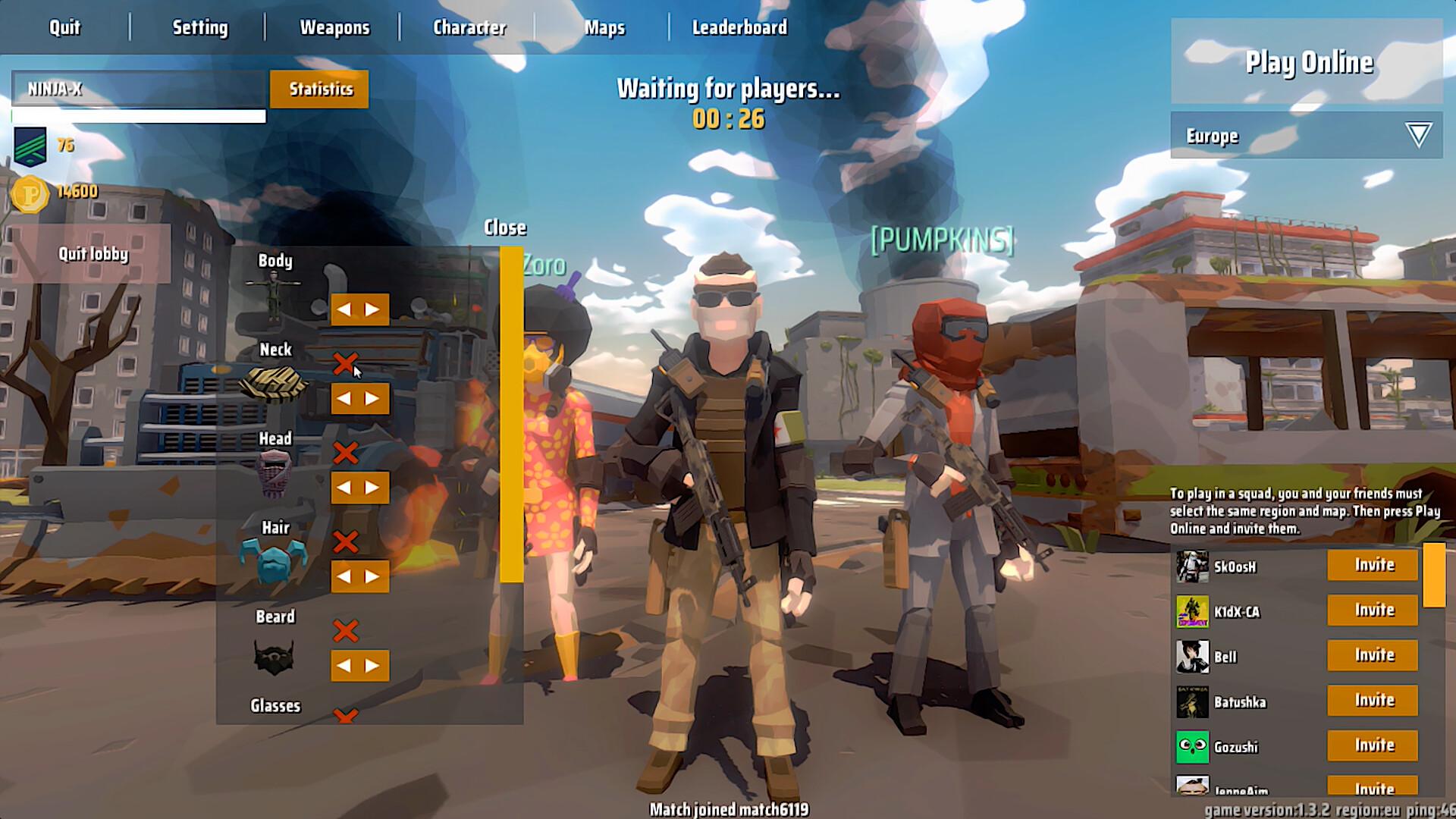1456x819 pixels.
Task: Switch to the Weapons tab
Action: coord(335,27)
